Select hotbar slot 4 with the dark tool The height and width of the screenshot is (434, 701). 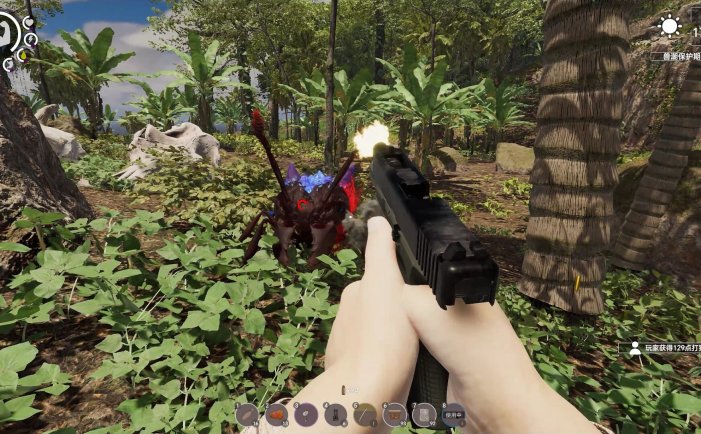pos(336,414)
